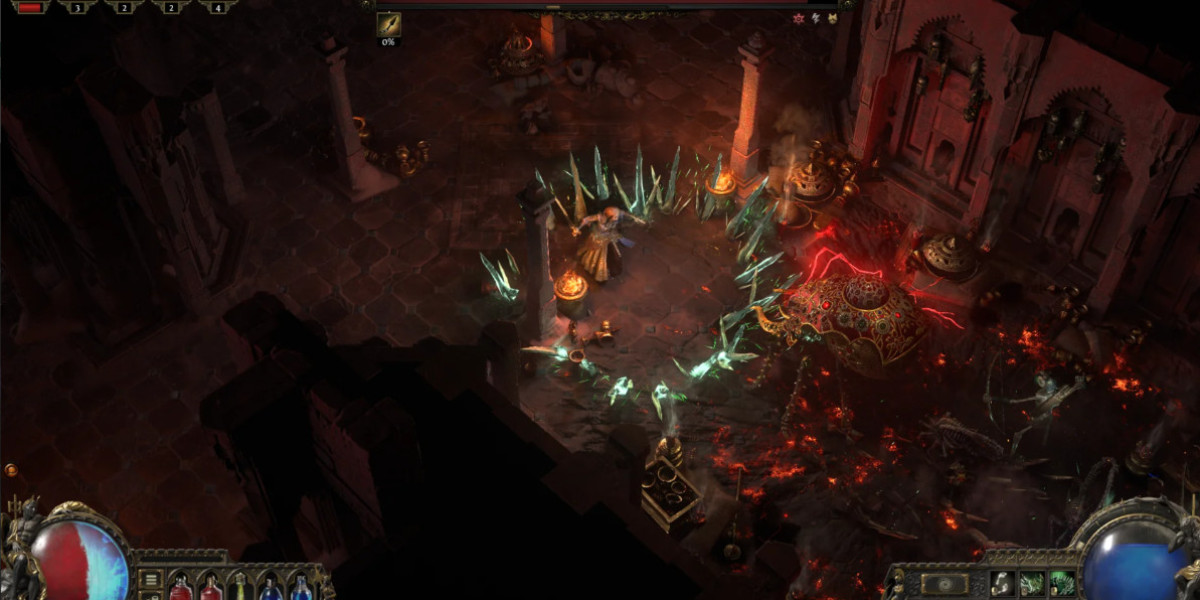Select the badge numbered 4

point(217,7)
